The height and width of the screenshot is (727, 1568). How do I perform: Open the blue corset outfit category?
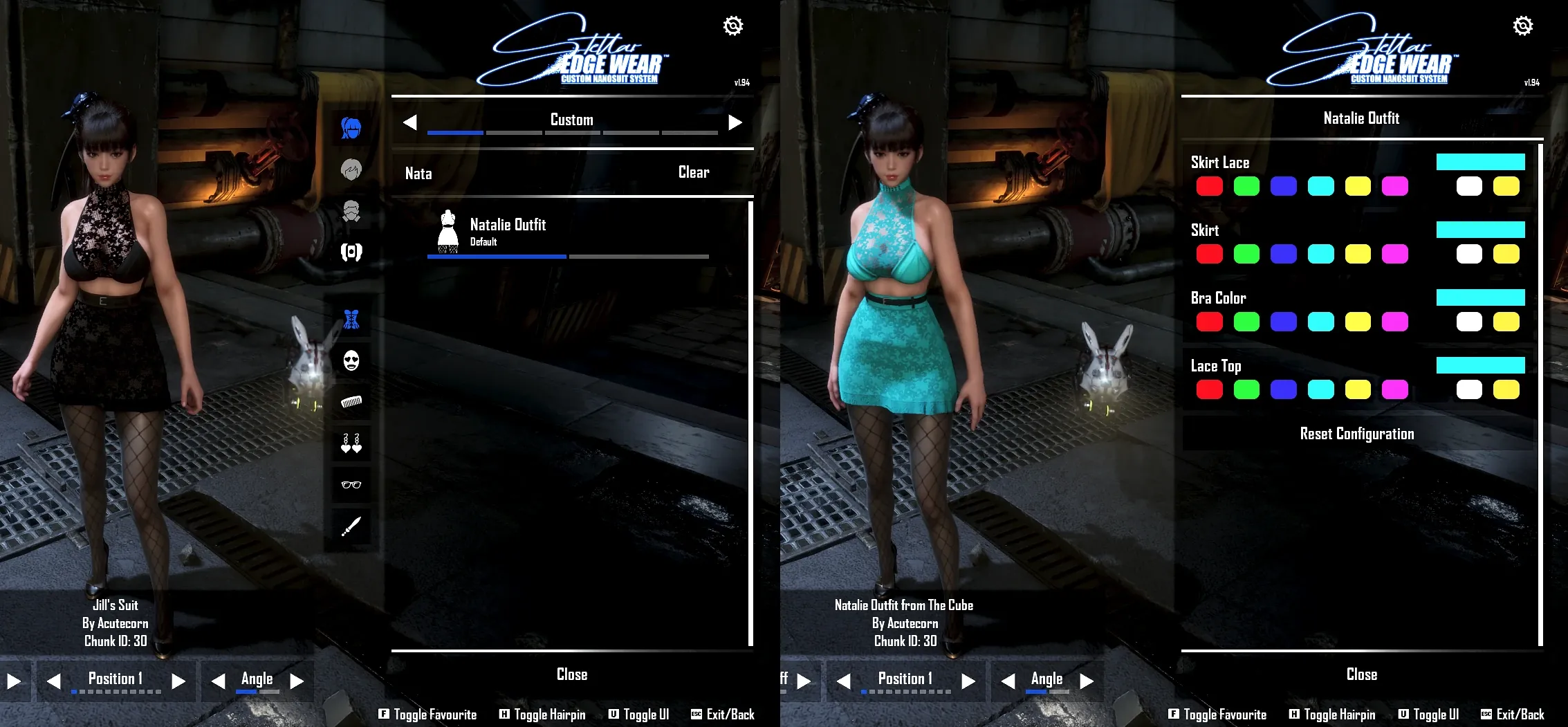(351, 319)
